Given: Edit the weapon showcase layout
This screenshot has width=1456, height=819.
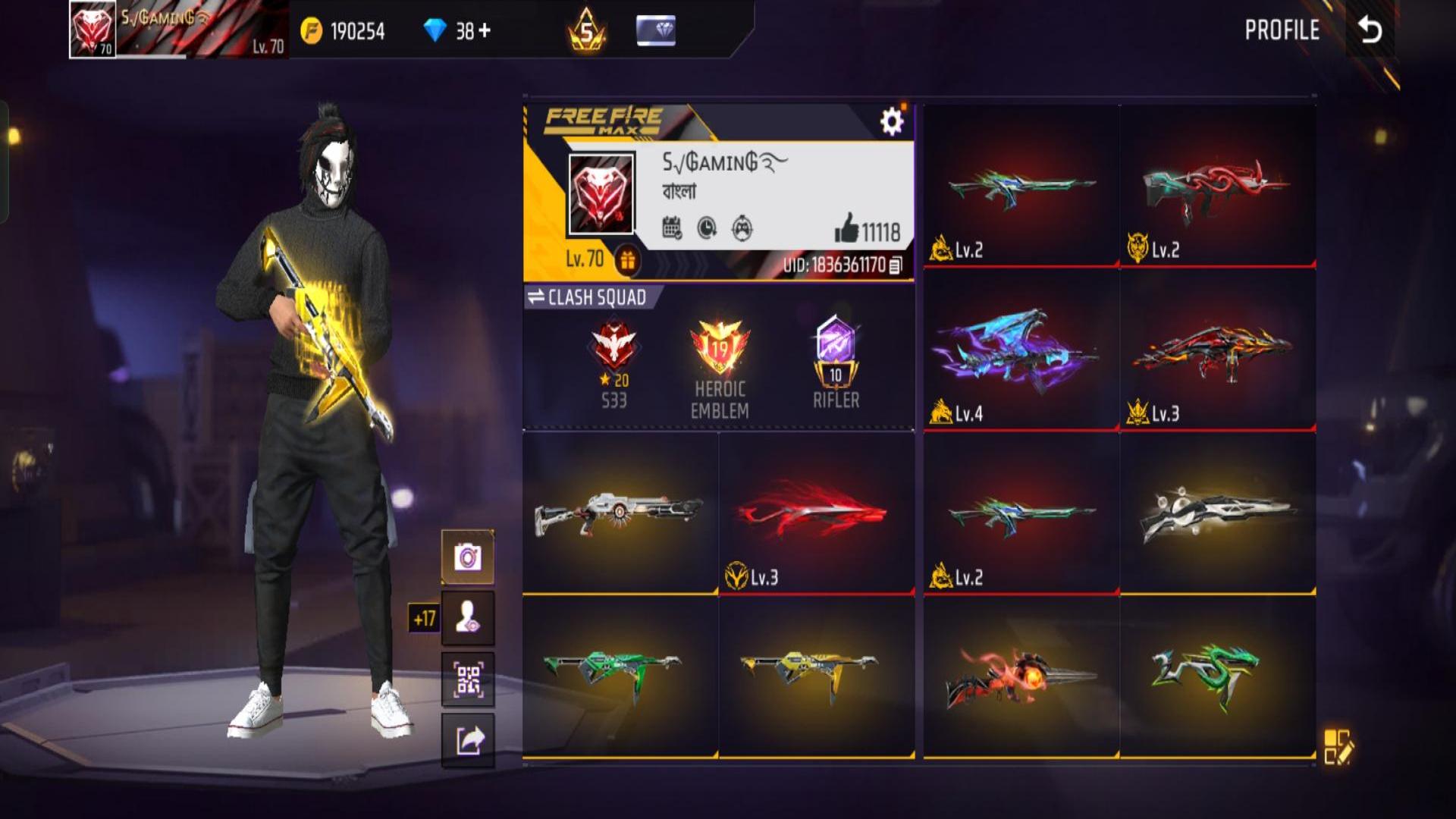Looking at the screenshot, I should 1338,746.
